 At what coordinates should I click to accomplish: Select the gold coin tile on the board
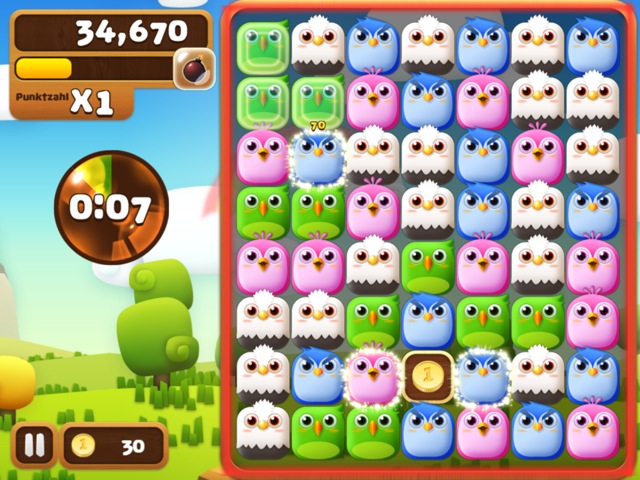(x=427, y=376)
